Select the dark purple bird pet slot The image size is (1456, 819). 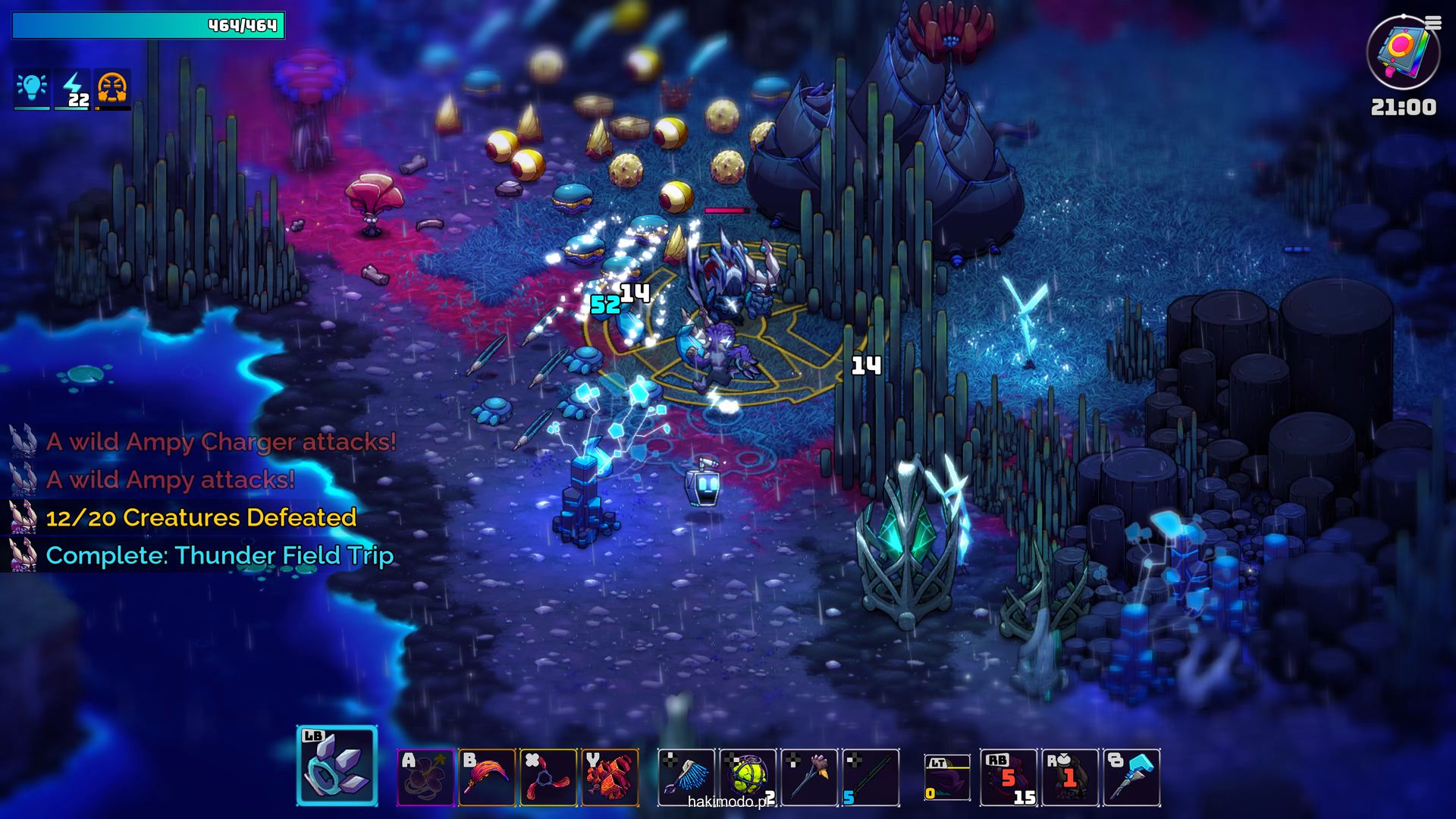pos(947,778)
